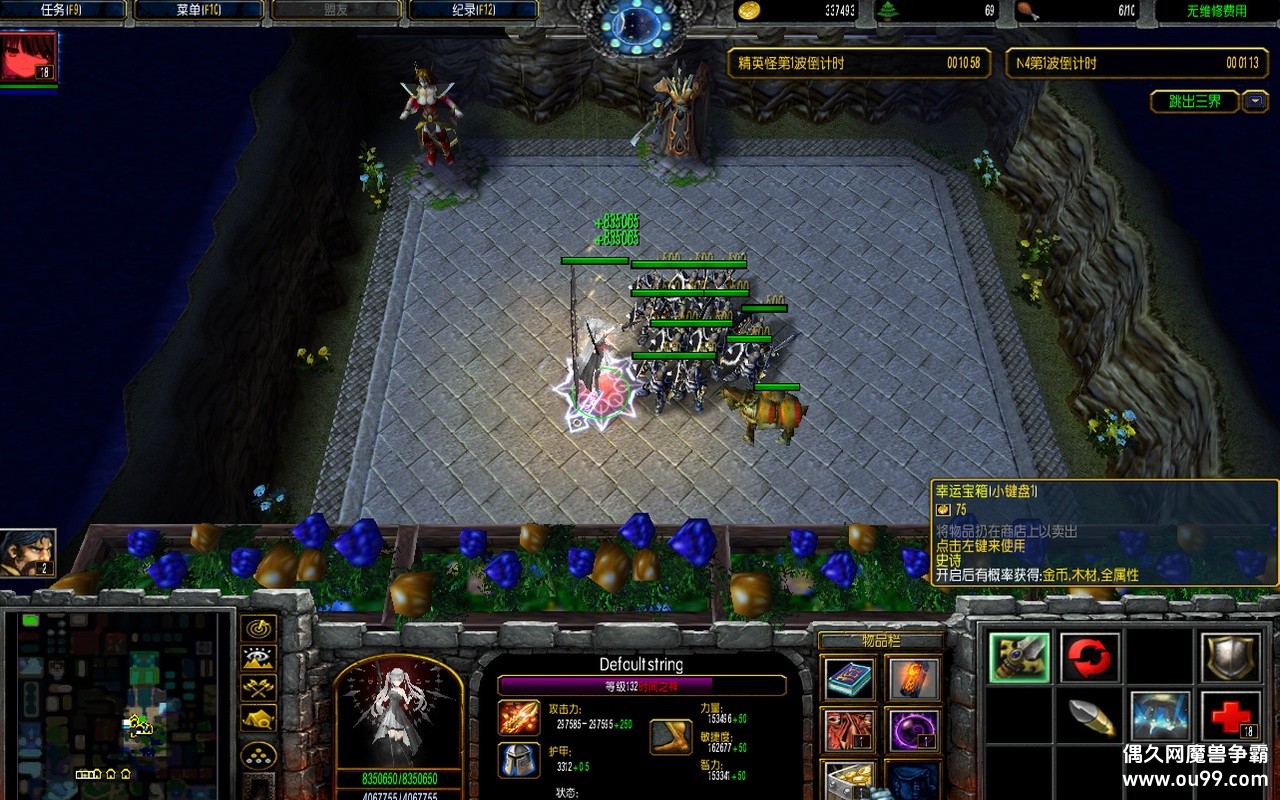Toggle the crossed-axes ally display button
The height and width of the screenshot is (800, 1280).
(x=258, y=687)
